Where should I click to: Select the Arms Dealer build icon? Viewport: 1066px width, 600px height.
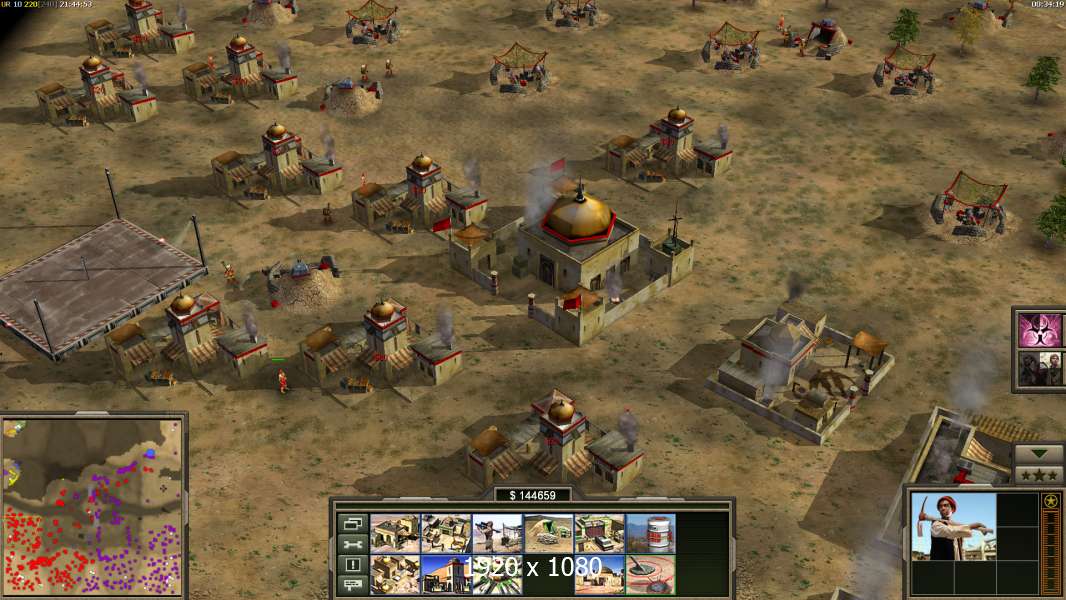599,533
